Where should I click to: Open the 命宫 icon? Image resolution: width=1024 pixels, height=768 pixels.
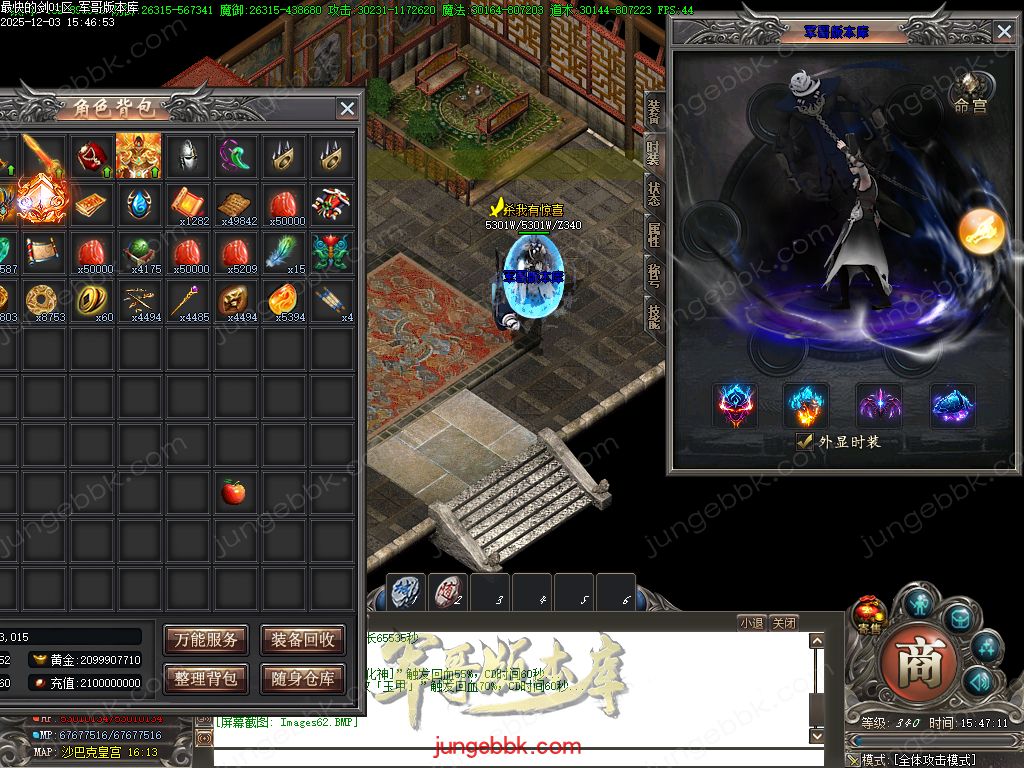(970, 92)
